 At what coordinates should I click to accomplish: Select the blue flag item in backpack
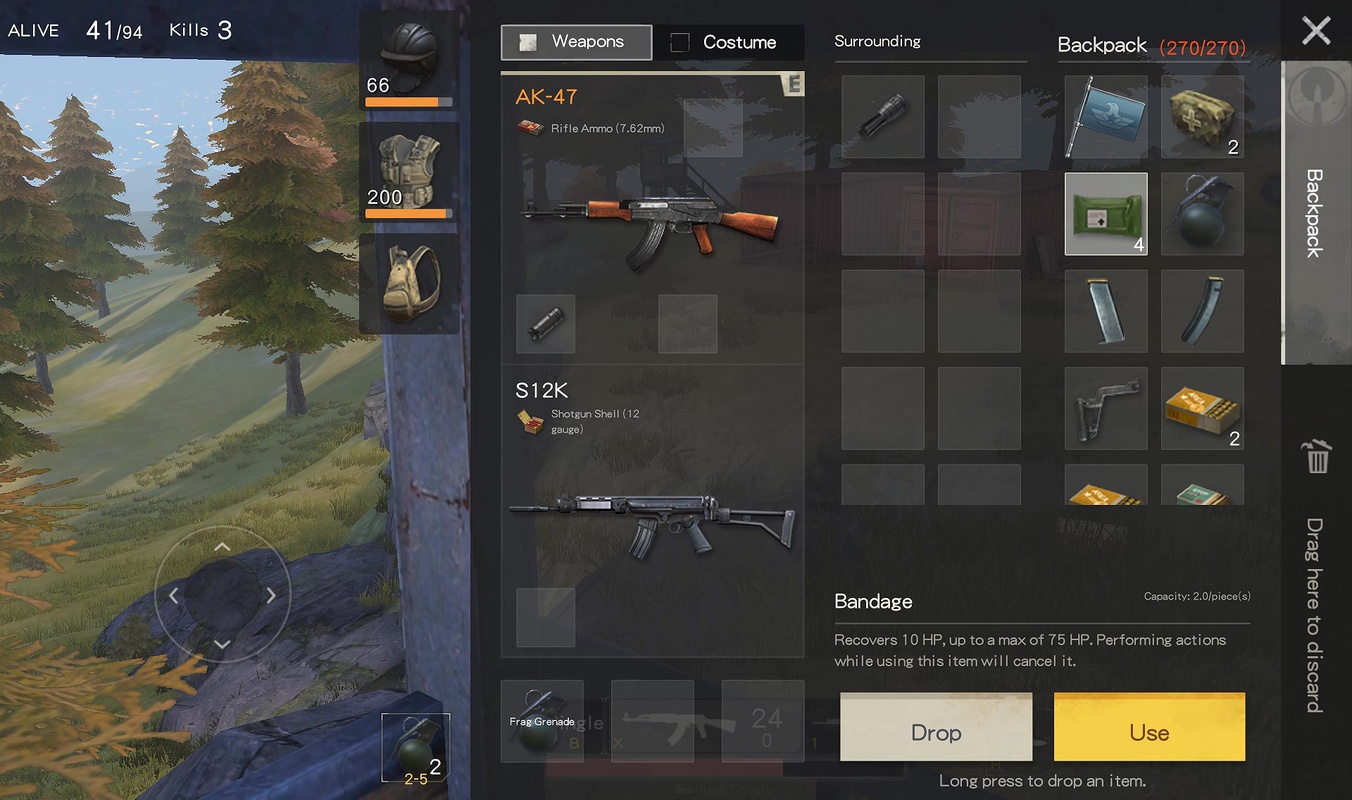[x=1105, y=116]
